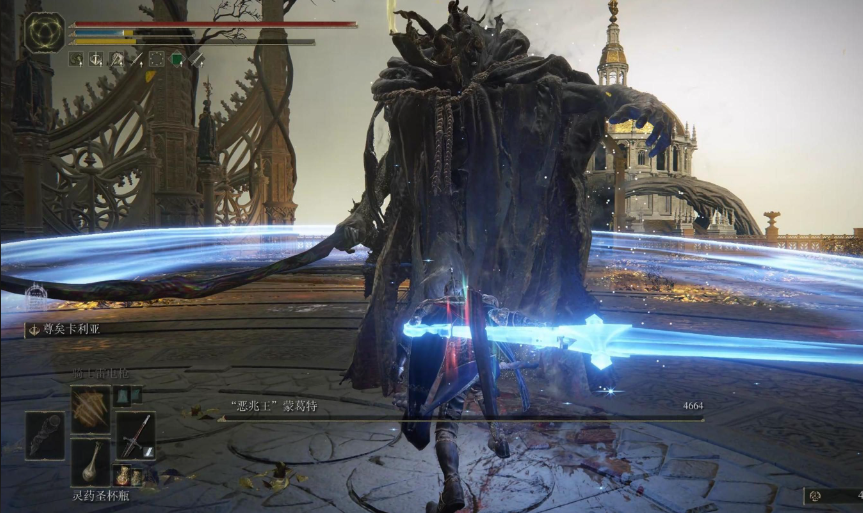The width and height of the screenshot is (863, 513).
Task: Click the dotted square buff icon
Action: pyautogui.click(x=156, y=59)
